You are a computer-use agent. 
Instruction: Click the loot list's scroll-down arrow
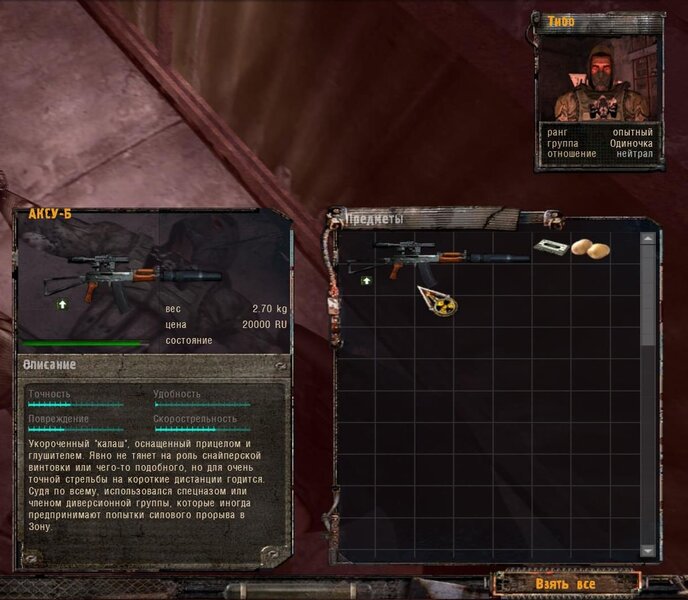coord(648,551)
